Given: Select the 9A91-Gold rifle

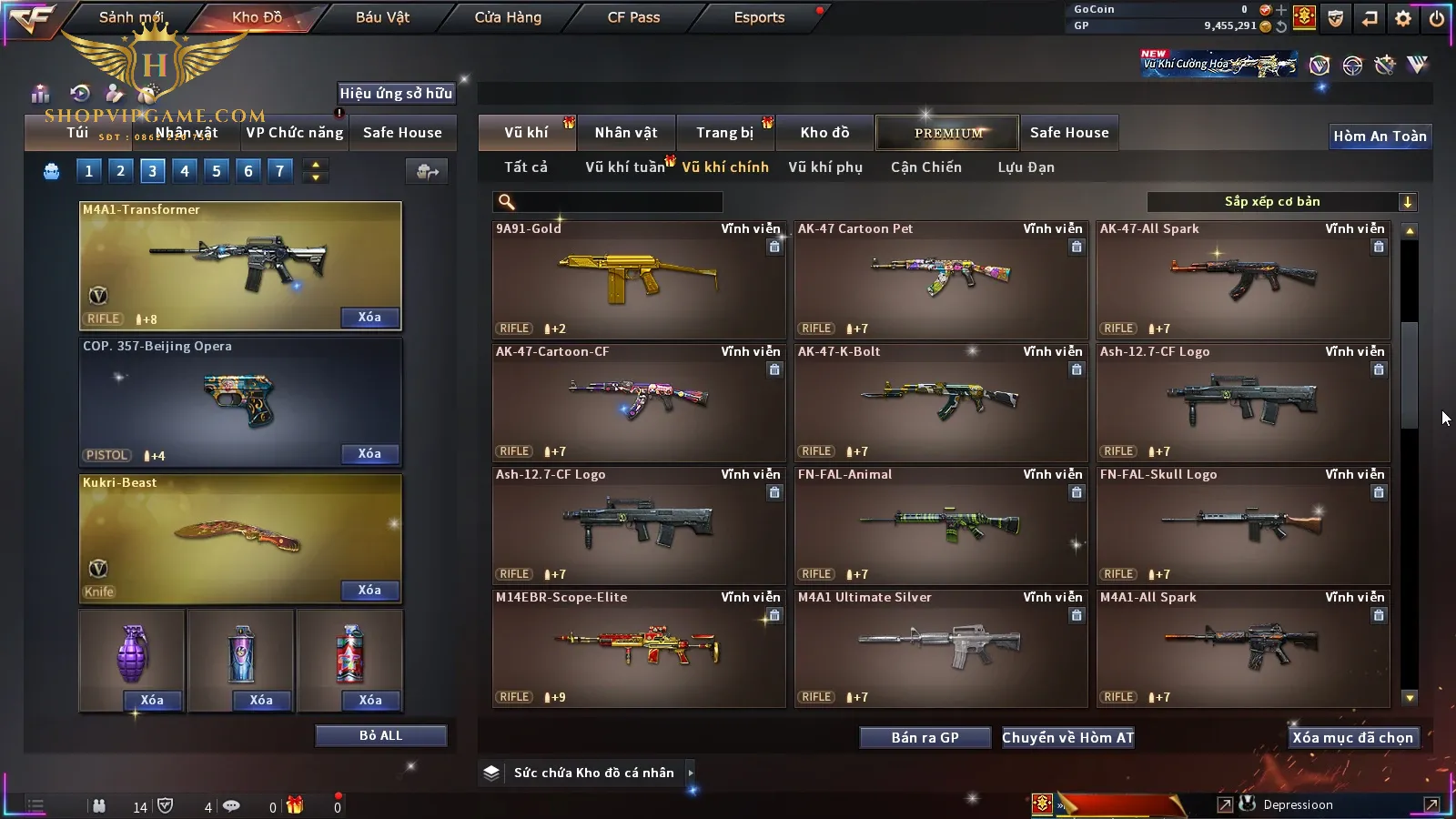Looking at the screenshot, I should click(638, 279).
